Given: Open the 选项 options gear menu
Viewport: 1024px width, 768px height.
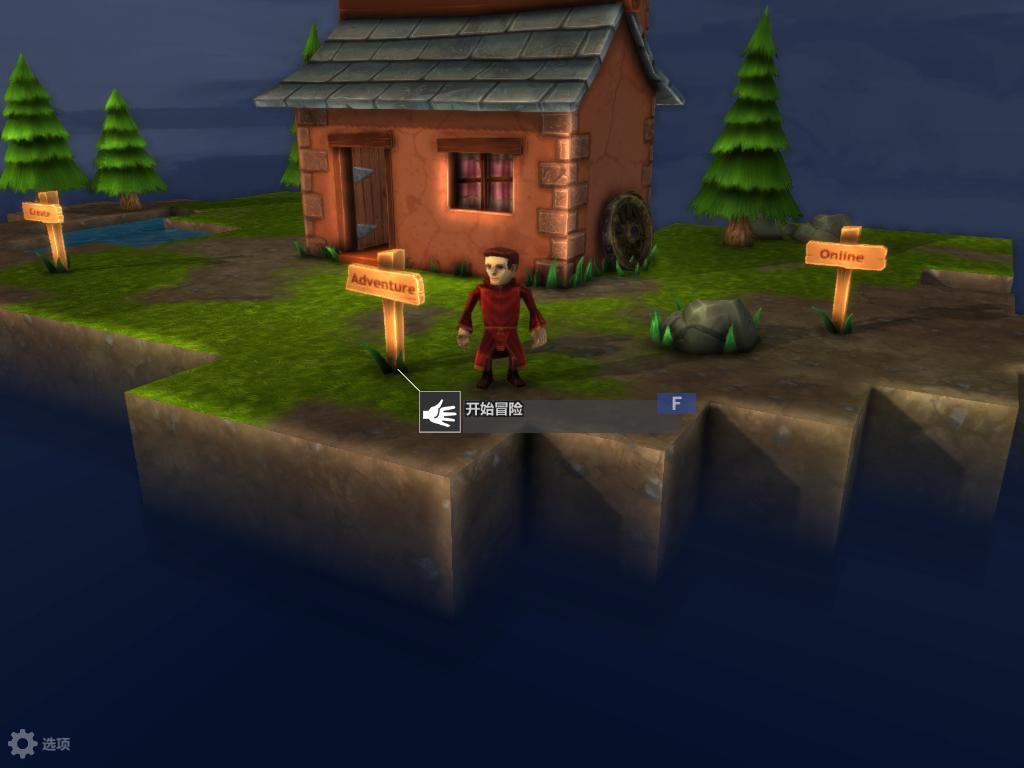Looking at the screenshot, I should [23, 743].
